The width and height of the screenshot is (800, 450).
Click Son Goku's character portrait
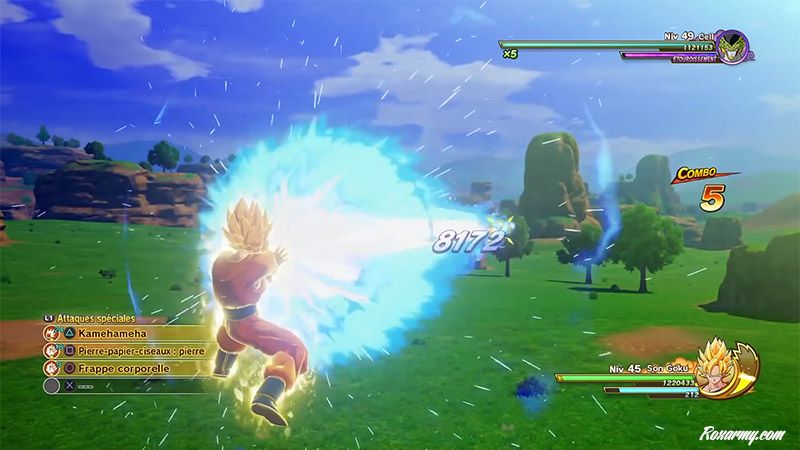727,370
